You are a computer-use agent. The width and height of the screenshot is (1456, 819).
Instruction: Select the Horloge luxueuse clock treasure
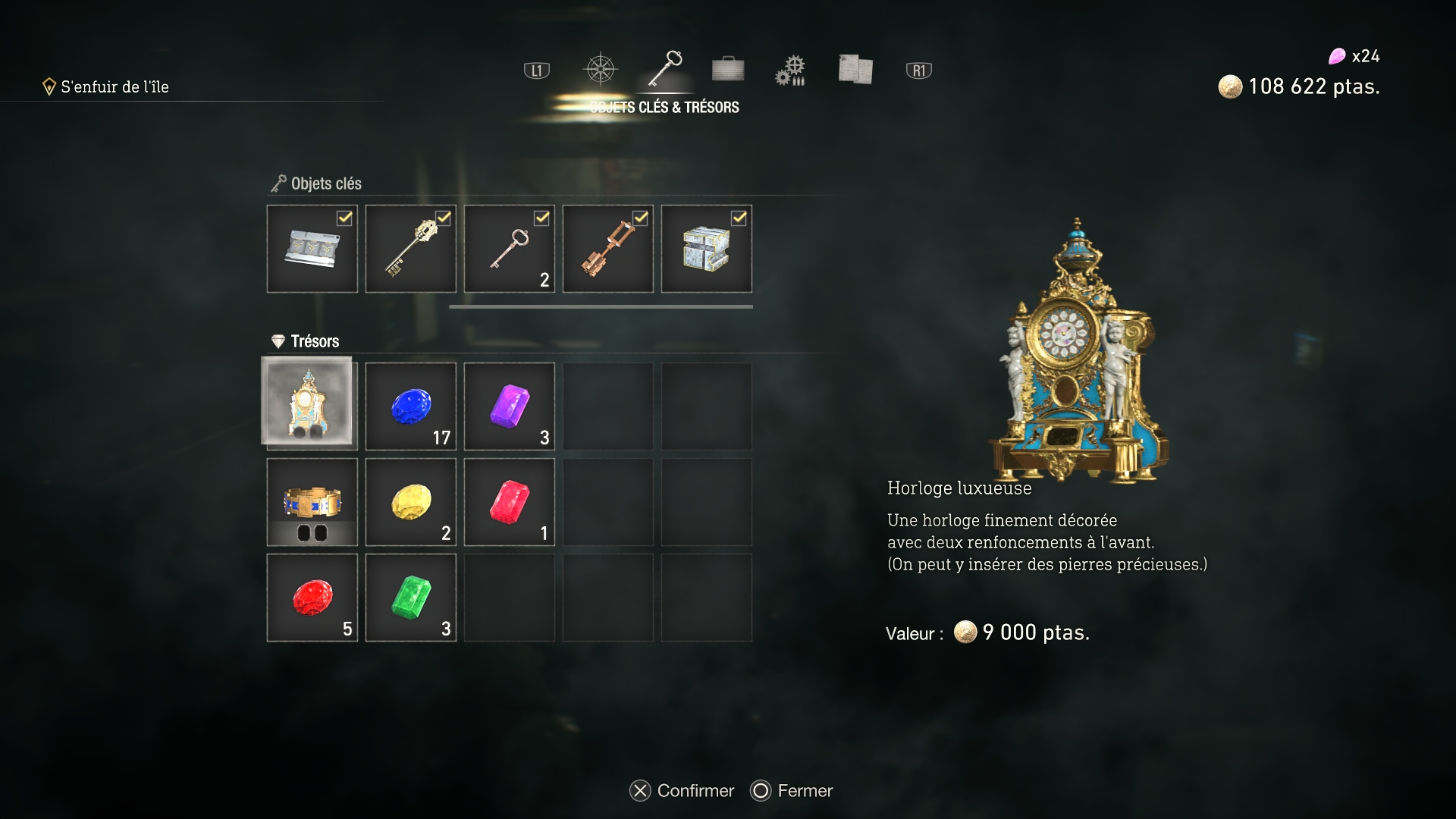point(307,402)
